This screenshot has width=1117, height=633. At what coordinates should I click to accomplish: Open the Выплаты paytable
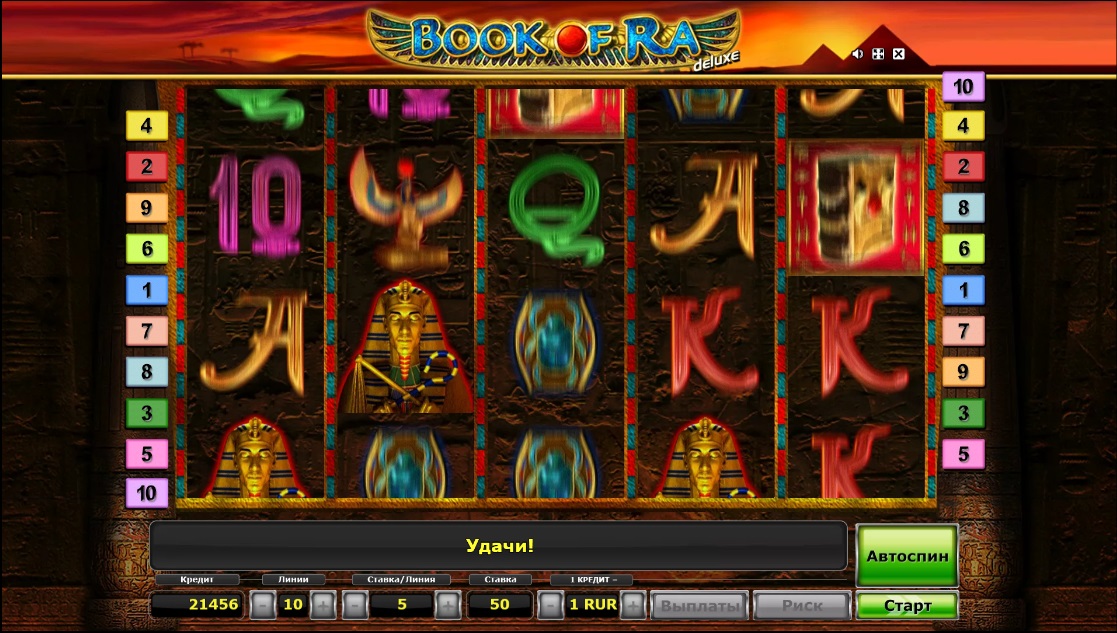point(699,606)
